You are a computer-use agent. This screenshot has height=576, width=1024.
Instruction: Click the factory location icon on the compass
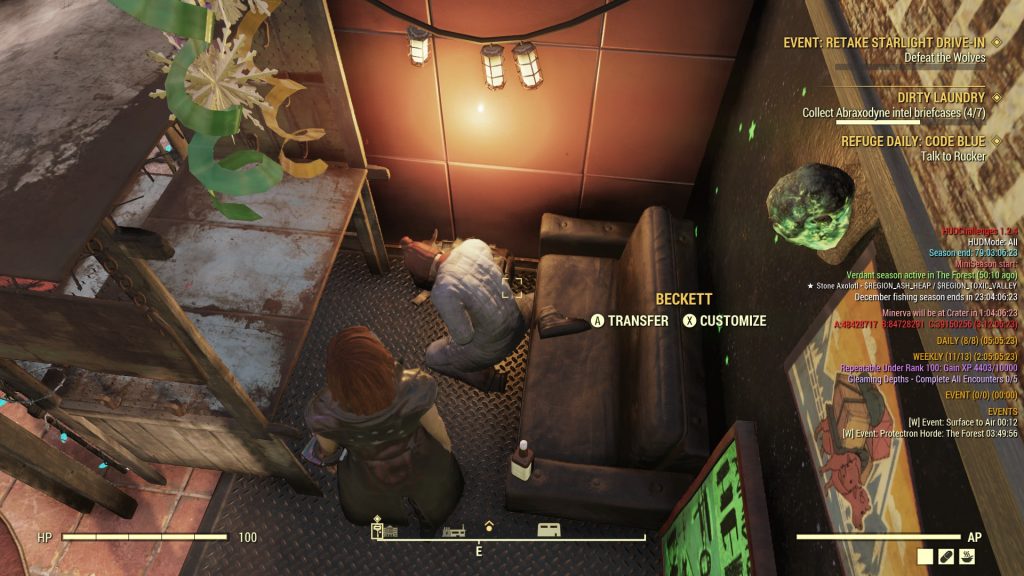click(x=452, y=530)
